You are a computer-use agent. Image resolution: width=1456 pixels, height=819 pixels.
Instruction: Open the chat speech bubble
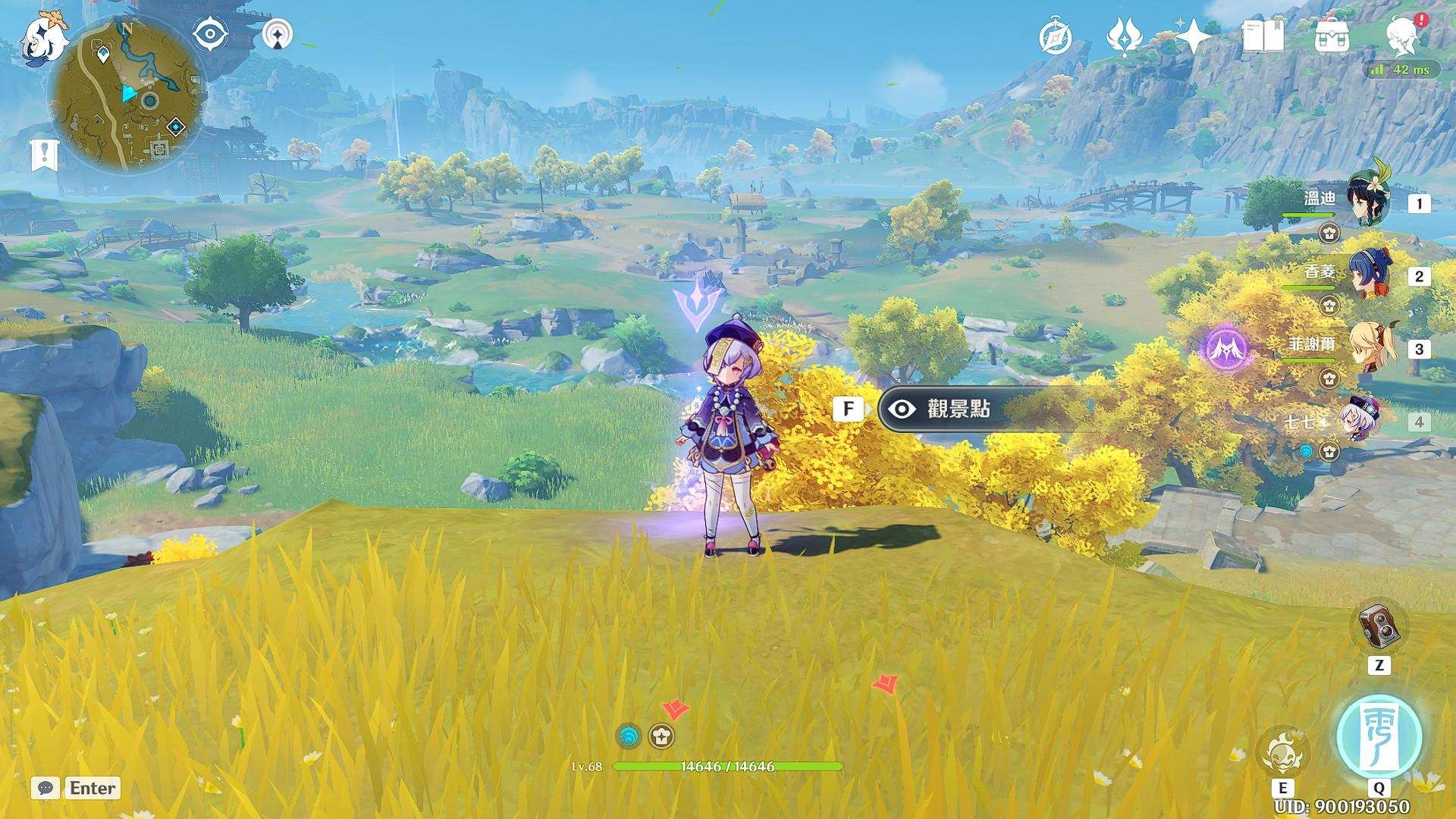(45, 788)
